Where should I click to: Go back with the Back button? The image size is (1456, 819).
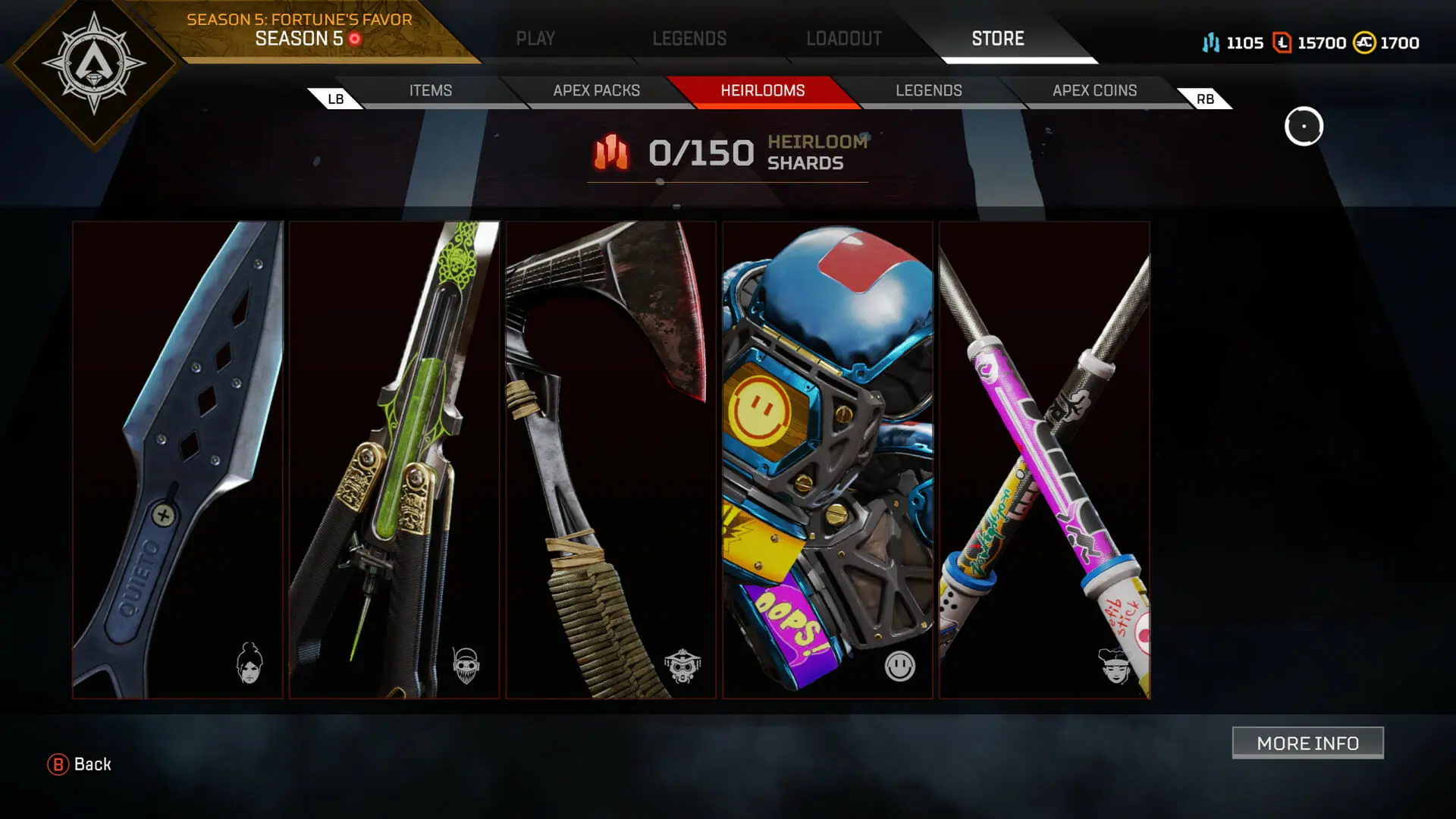[80, 764]
